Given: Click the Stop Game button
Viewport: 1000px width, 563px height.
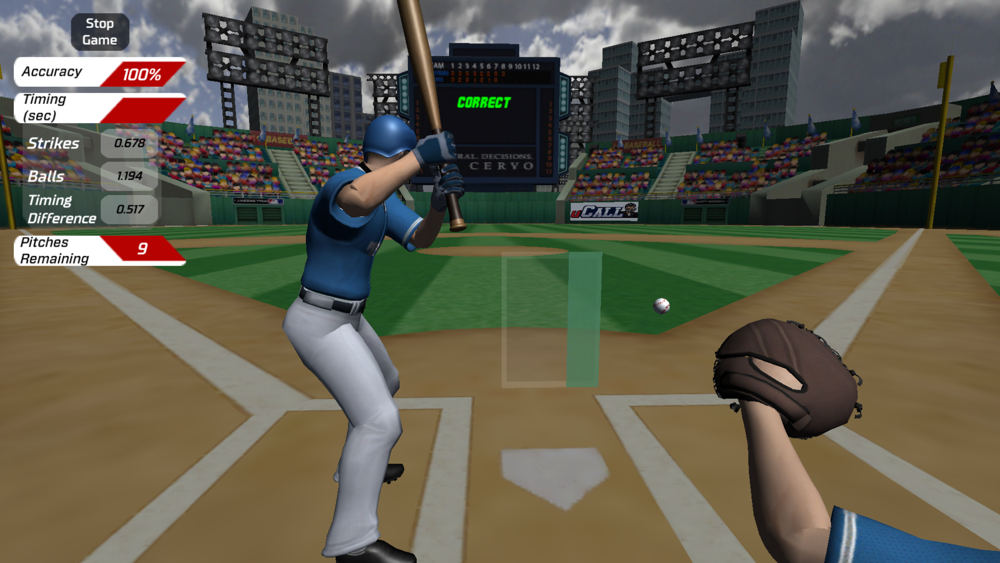Looking at the screenshot, I should [100, 32].
